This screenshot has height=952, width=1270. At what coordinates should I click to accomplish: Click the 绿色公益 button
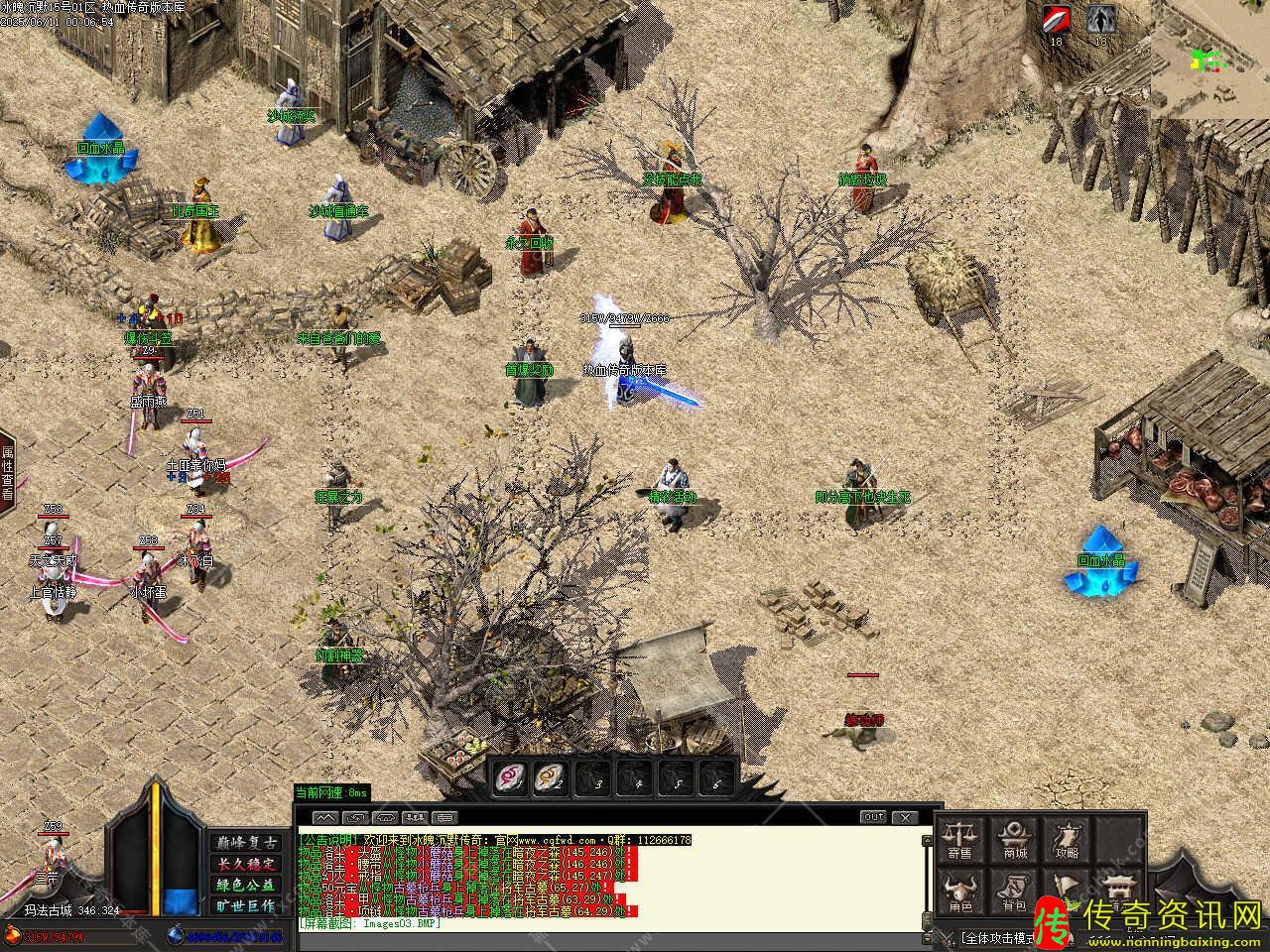click(x=245, y=885)
